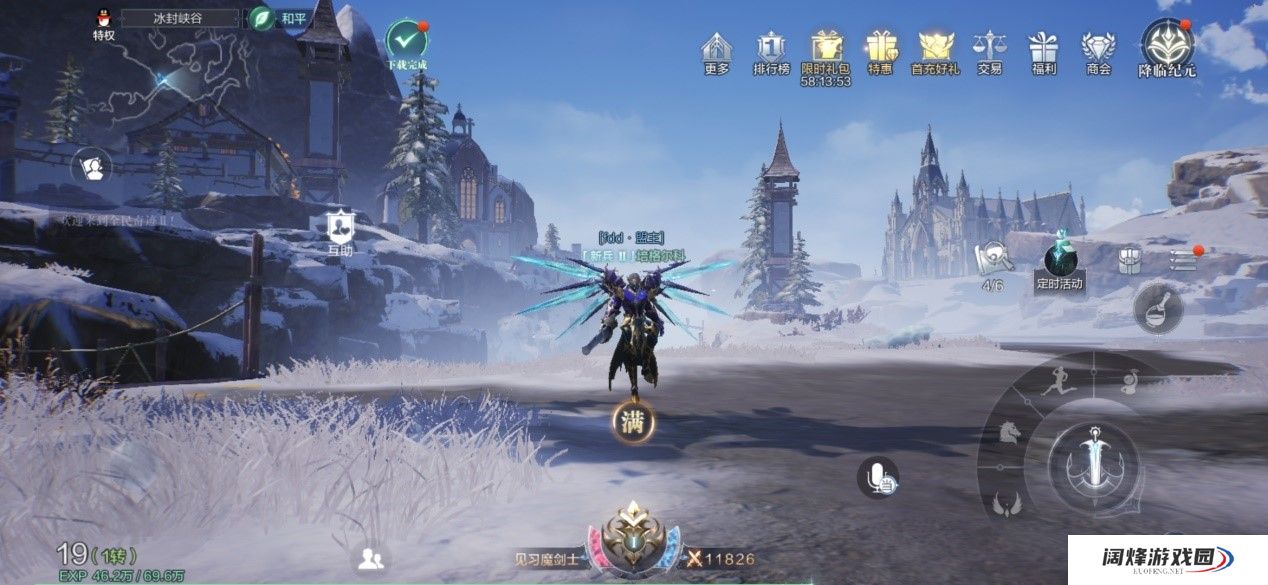Click the 下载完成 download complete checkmark
The image size is (1268, 585).
tap(406, 41)
